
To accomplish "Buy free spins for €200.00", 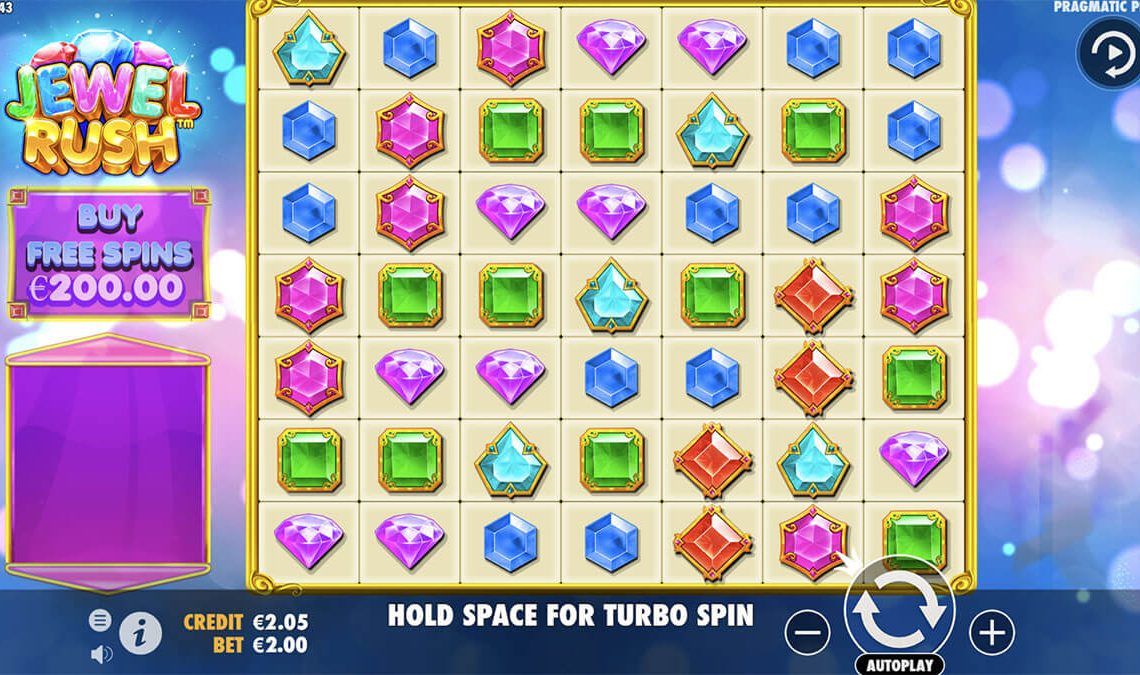I will 108,253.
